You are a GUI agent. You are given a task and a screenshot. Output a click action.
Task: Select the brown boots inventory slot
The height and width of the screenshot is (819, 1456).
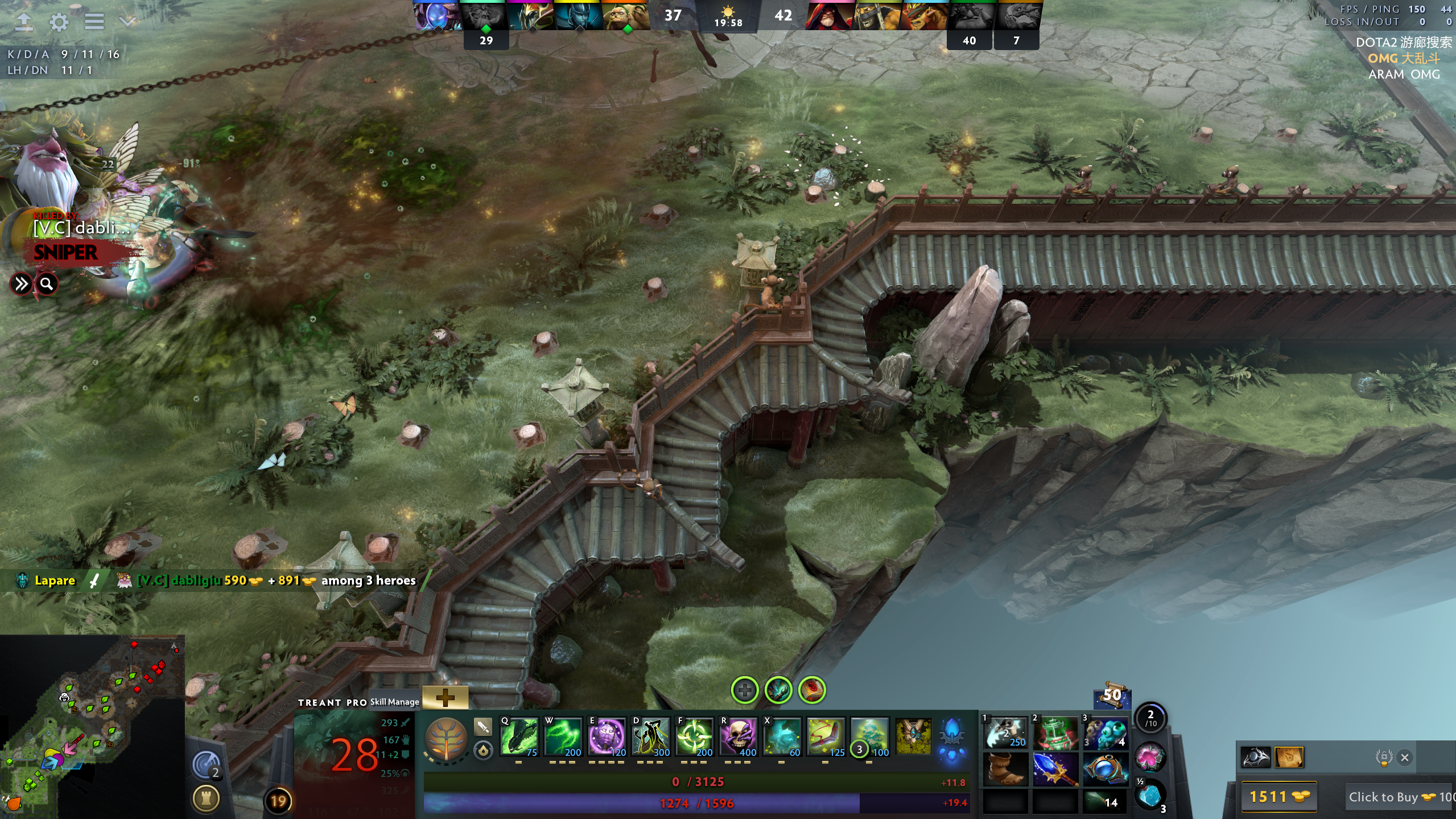[x=1005, y=769]
